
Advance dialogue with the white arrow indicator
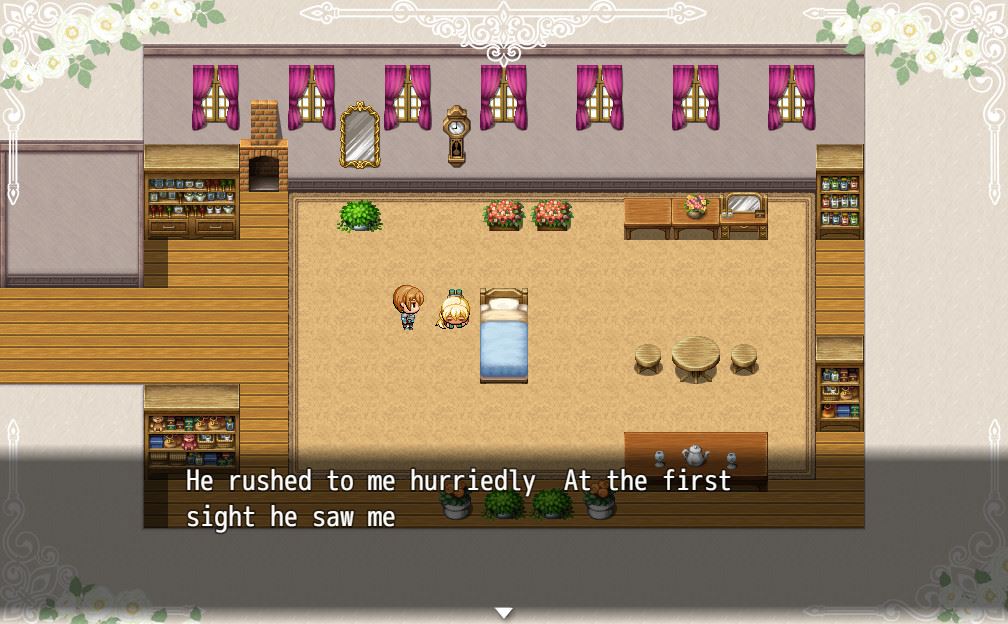coord(504,612)
